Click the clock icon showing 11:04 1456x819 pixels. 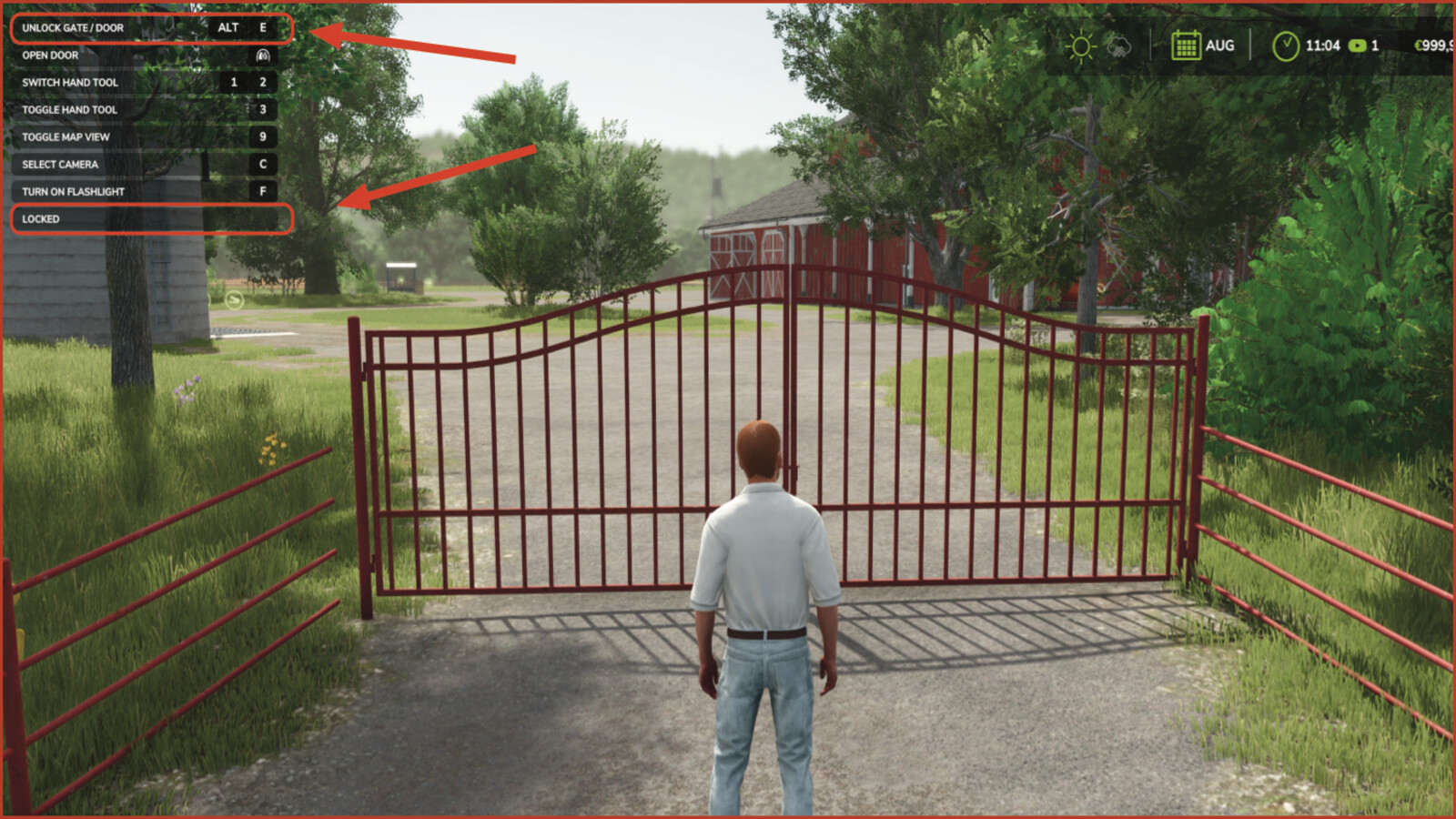tap(1286, 45)
